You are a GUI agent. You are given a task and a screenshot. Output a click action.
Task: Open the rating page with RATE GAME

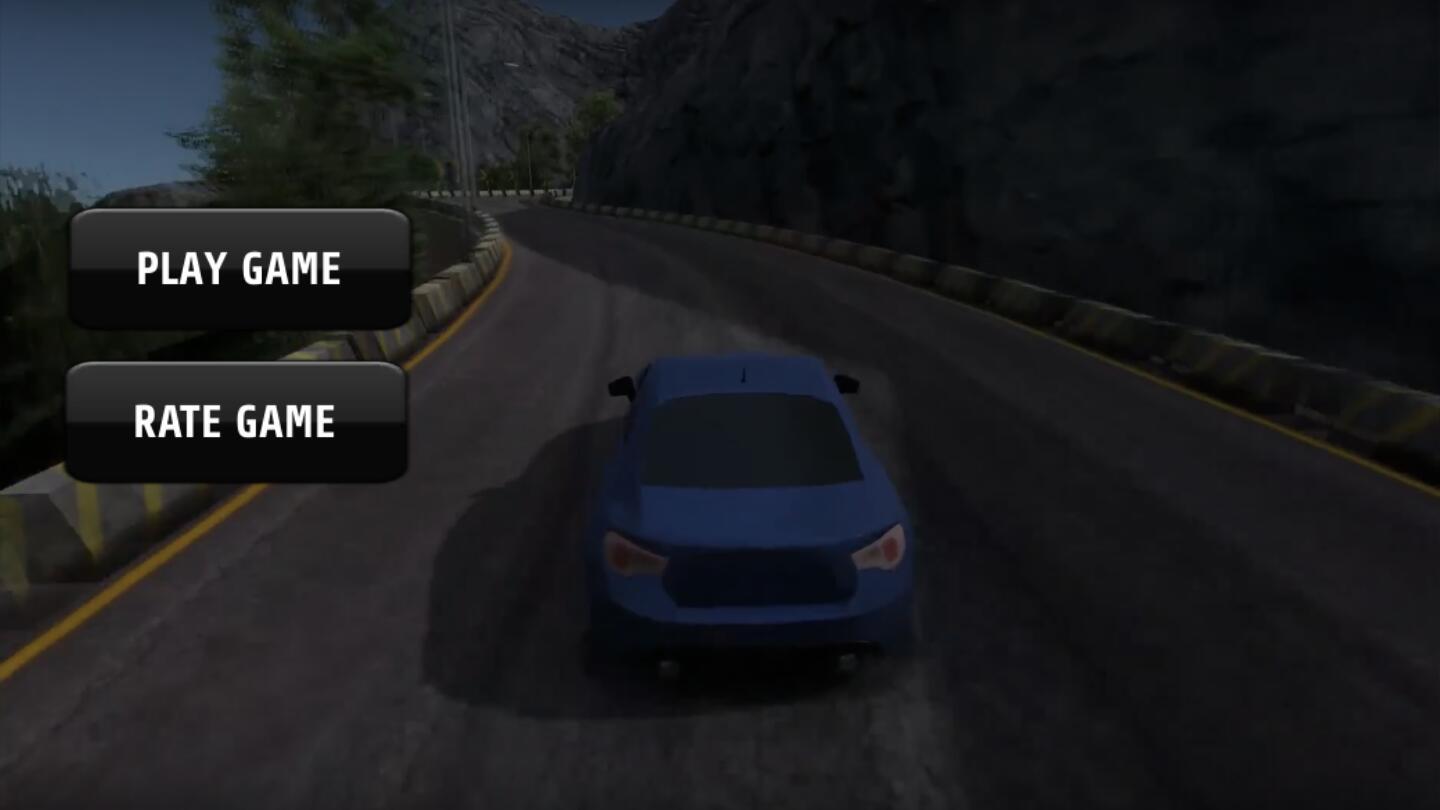pos(237,420)
